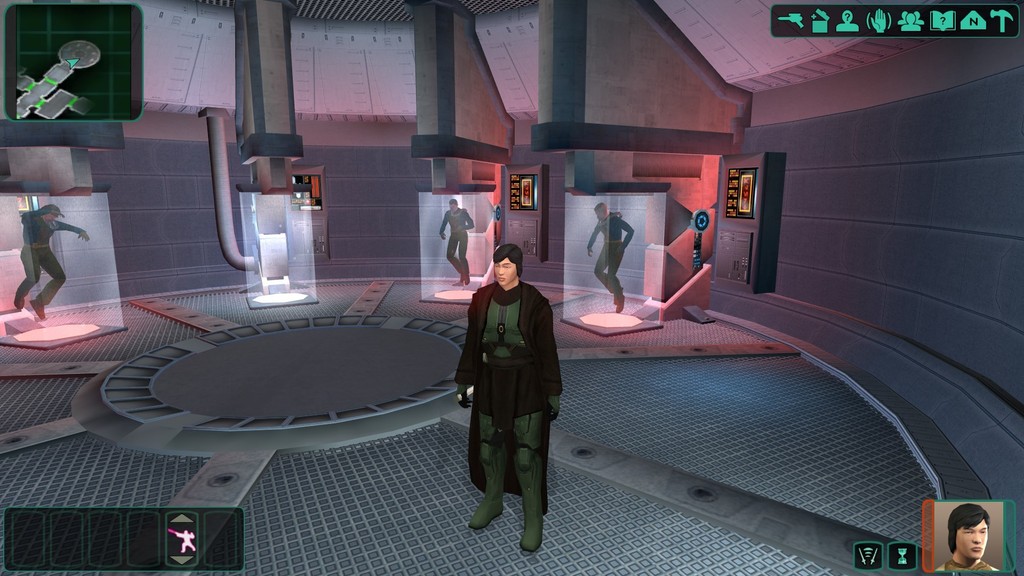1024x576 pixels.
Task: Cycle the action slot with the up arrow
Action: click(x=182, y=519)
